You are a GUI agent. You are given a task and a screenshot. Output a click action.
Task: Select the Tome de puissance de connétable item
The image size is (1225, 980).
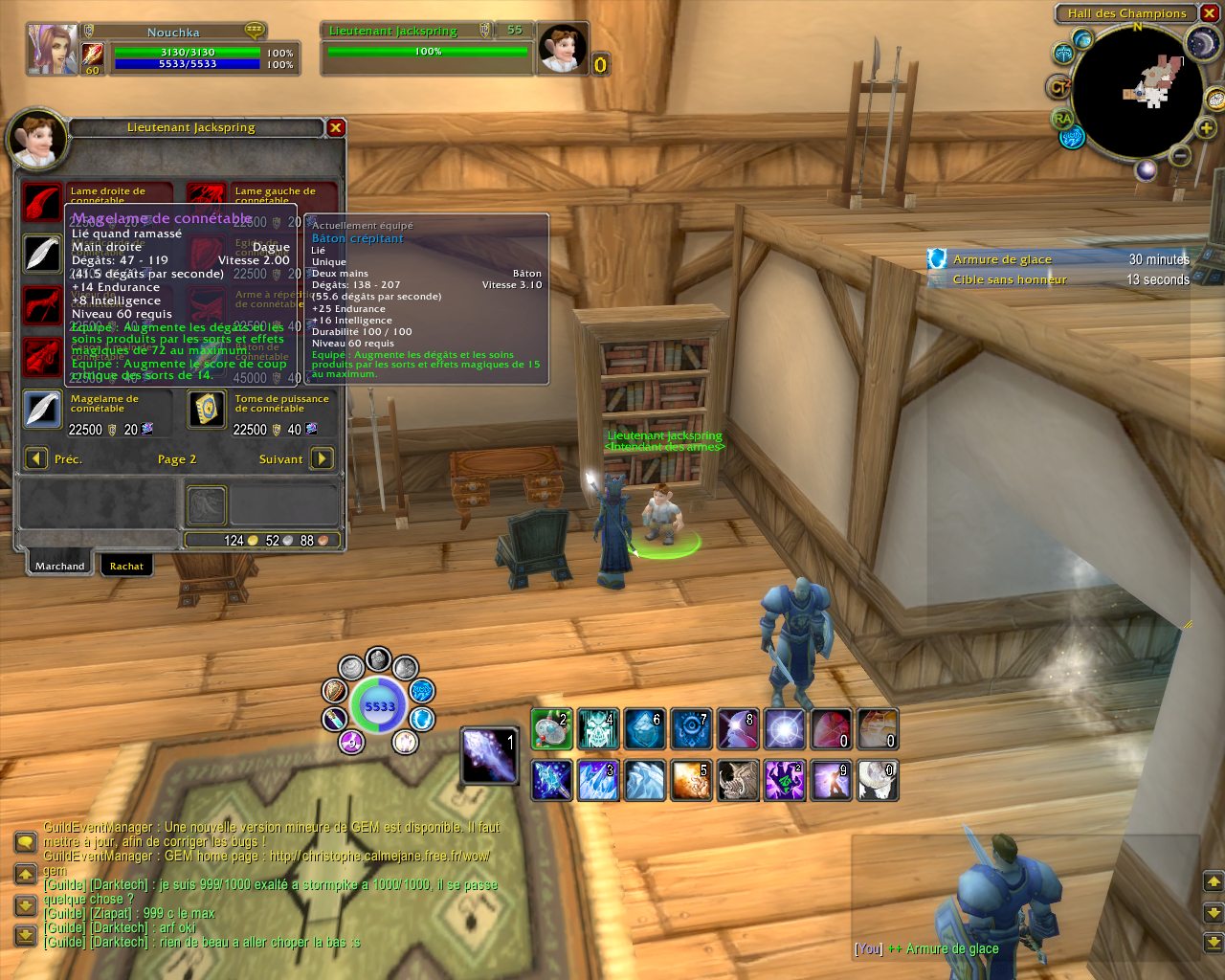tap(207, 409)
